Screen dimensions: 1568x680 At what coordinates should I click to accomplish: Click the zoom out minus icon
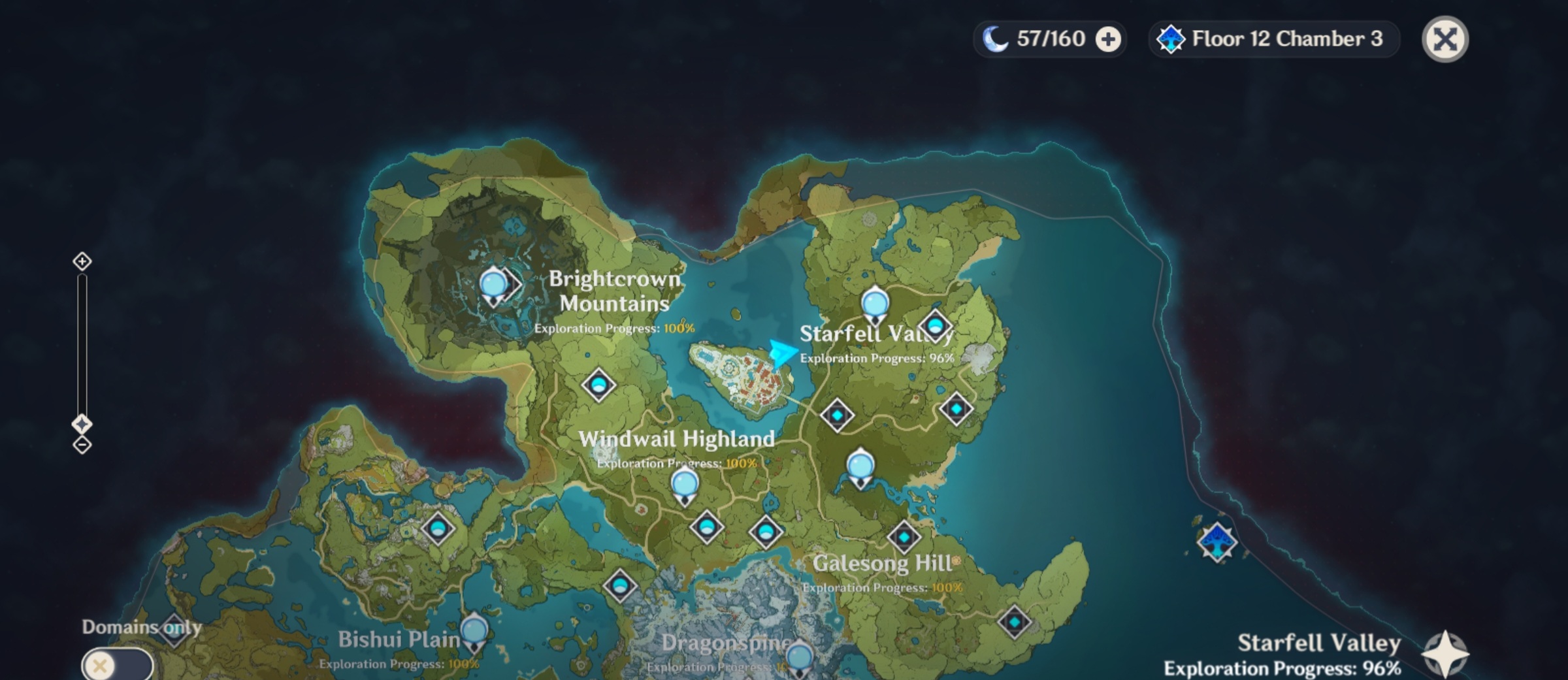coord(81,444)
